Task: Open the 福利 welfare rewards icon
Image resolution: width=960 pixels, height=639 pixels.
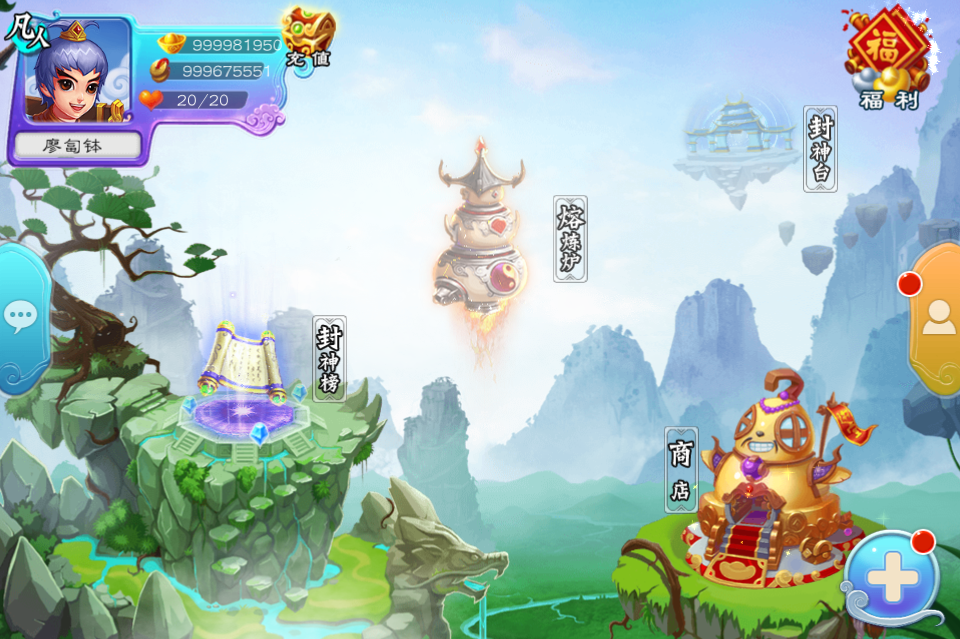Action: pyautogui.click(x=885, y=54)
